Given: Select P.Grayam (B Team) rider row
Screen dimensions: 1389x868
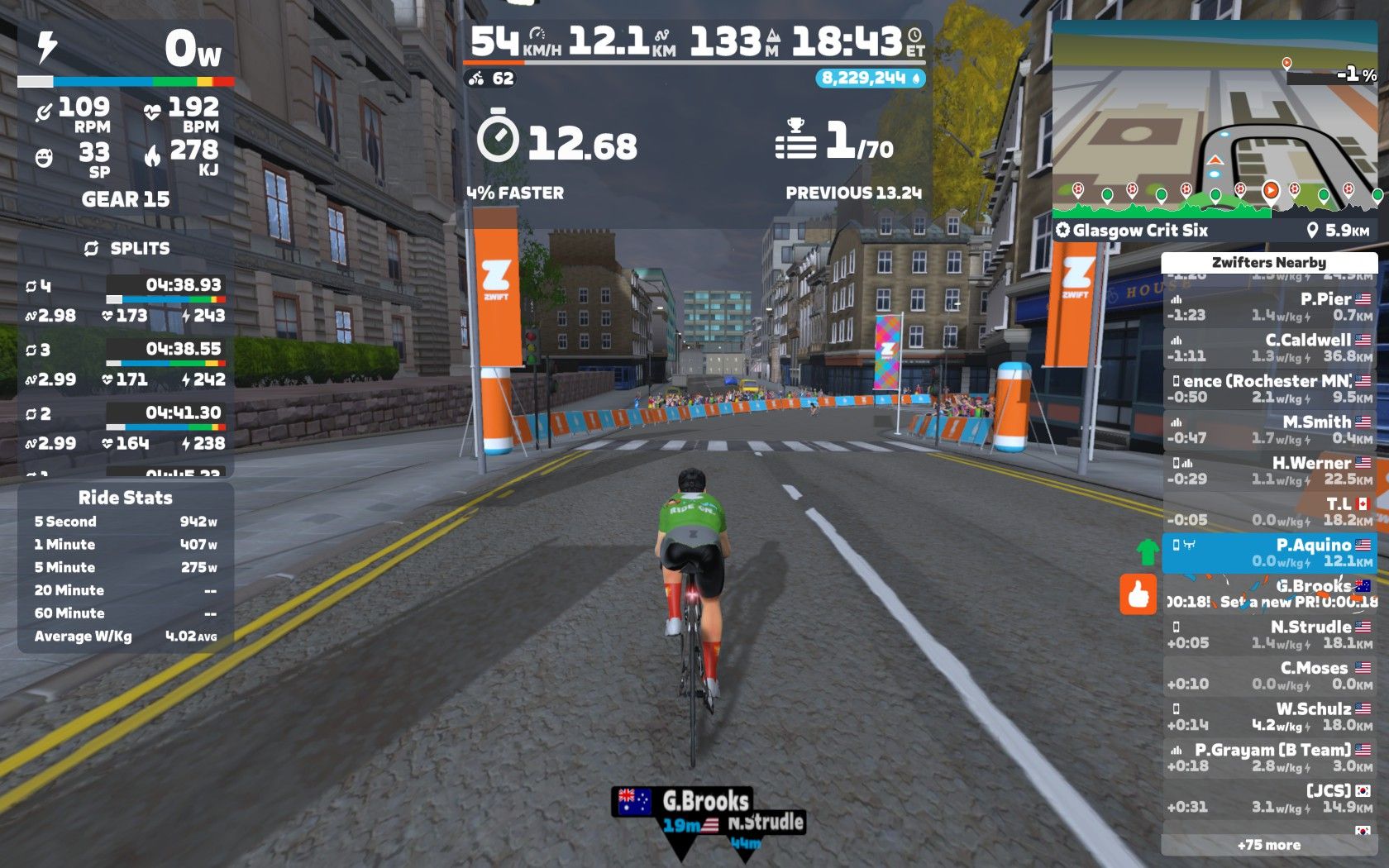Looking at the screenshot, I should [x=1269, y=757].
